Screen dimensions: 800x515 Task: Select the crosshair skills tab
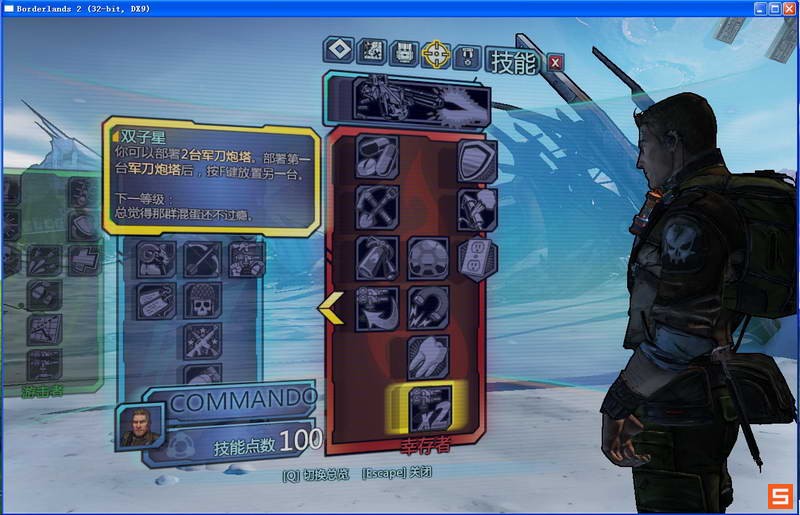click(x=436, y=51)
